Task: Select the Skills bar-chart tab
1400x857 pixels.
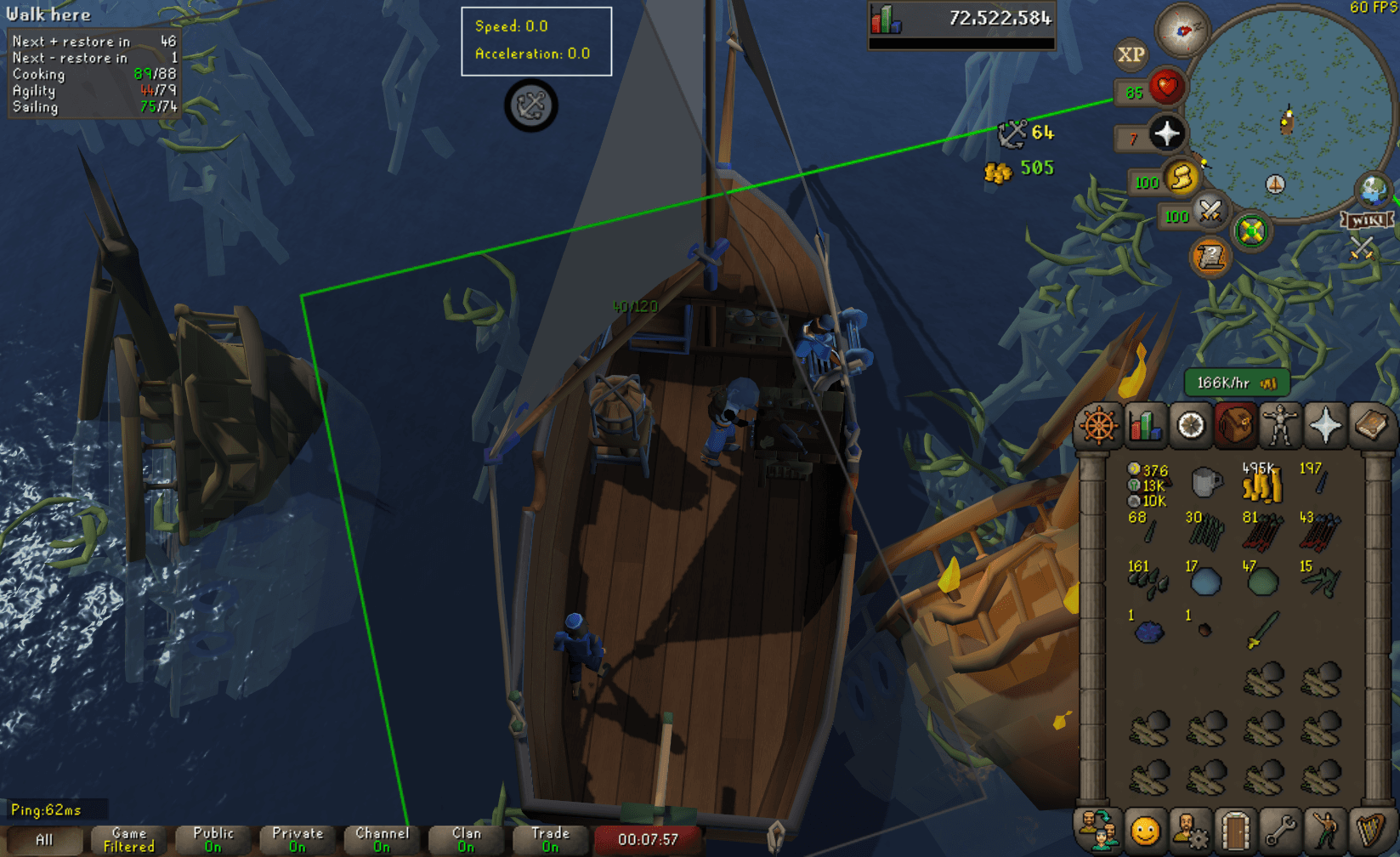Action: (x=1145, y=425)
